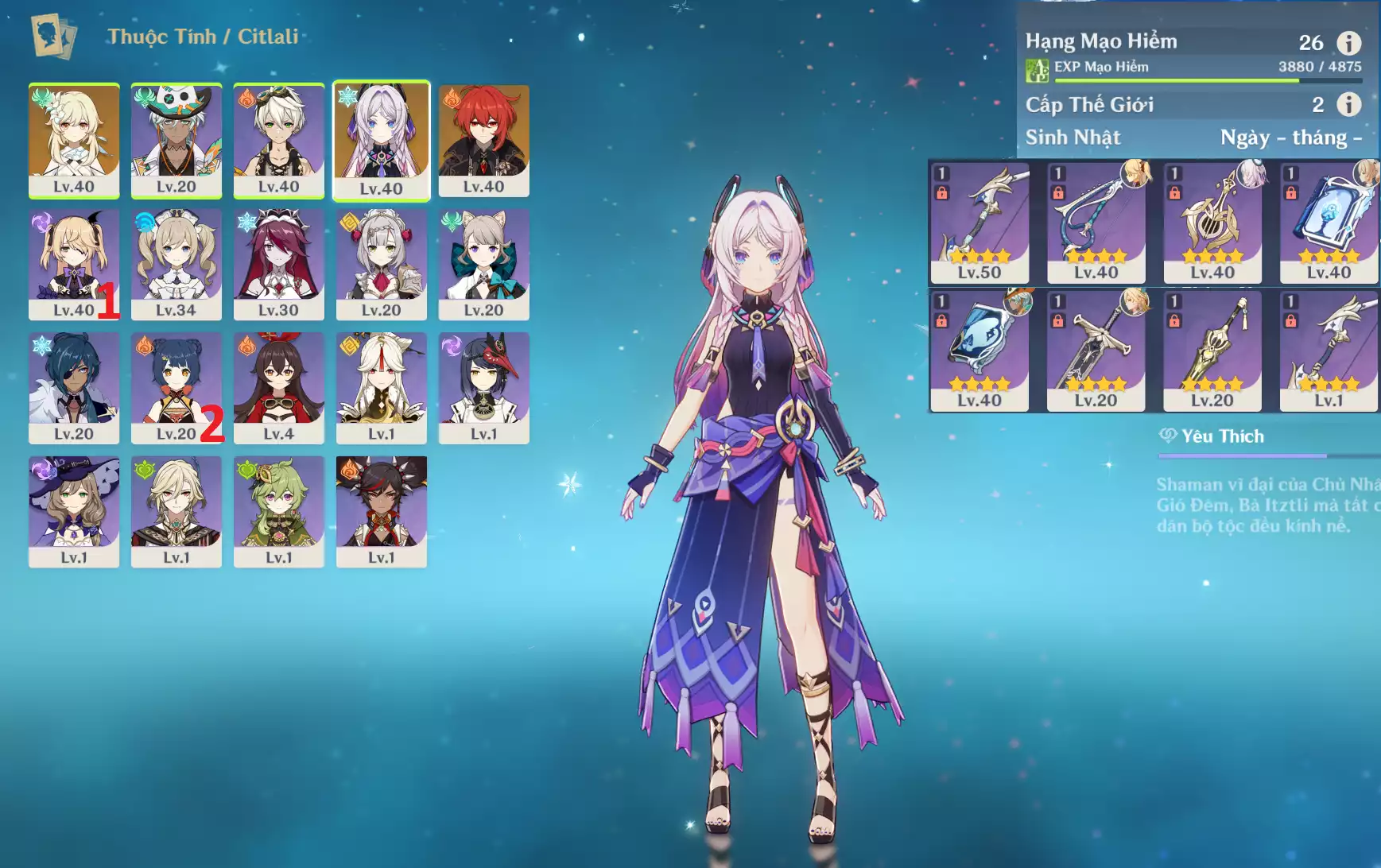Select Ningguang's character card
Viewport: 1381px width, 868px height.
(x=381, y=387)
